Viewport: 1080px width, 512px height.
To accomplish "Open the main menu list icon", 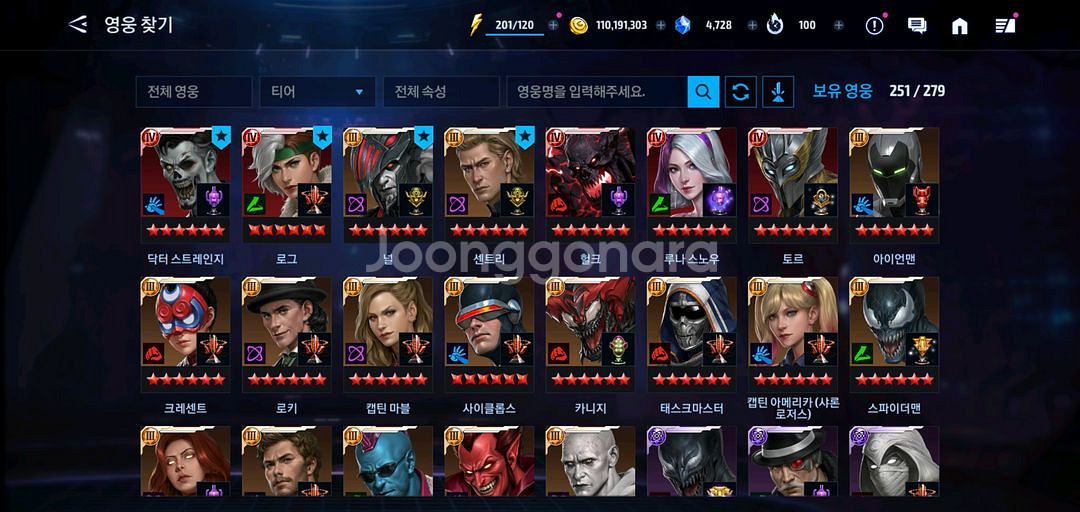I will [1004, 26].
